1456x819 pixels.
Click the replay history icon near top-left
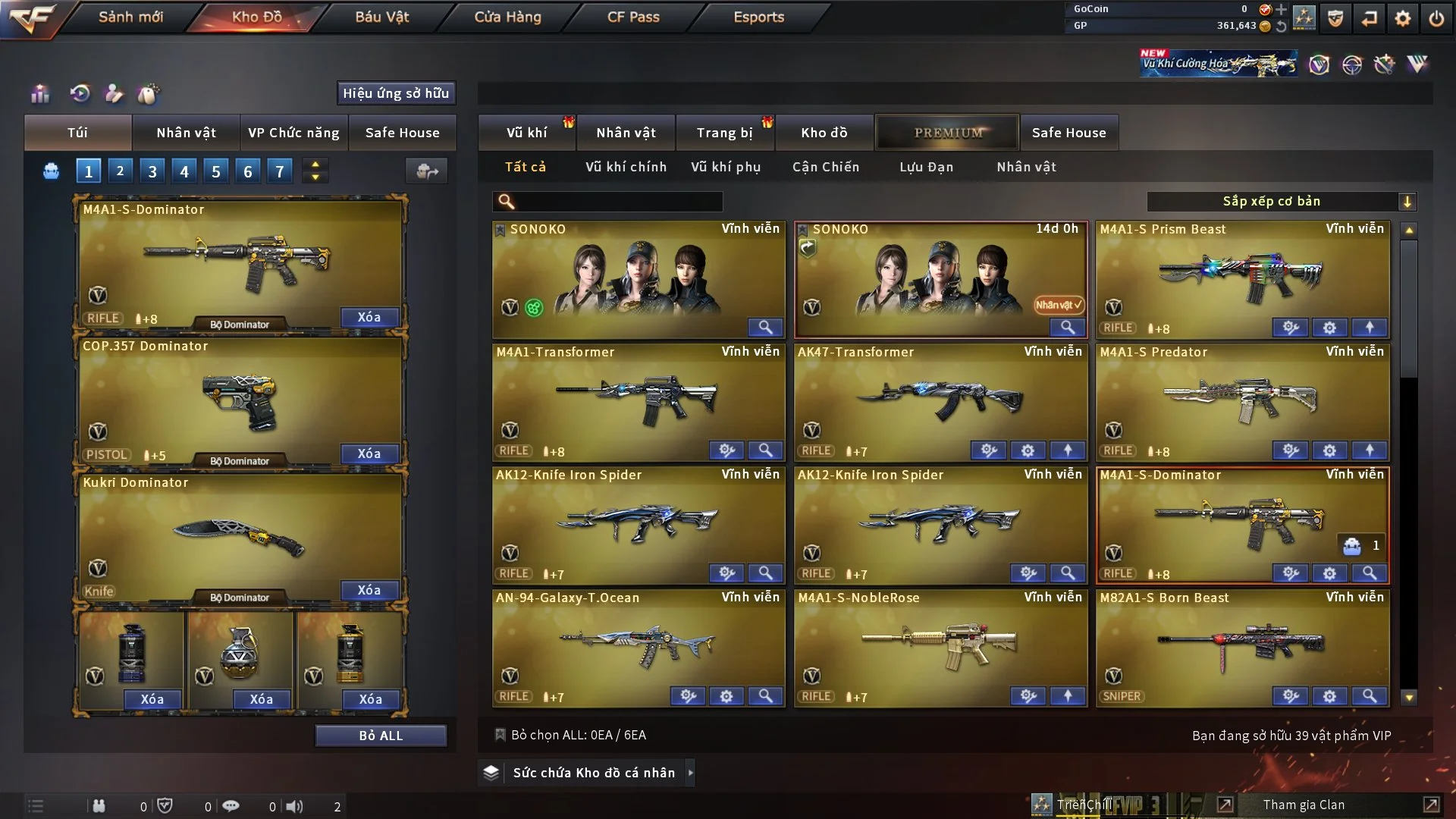[x=80, y=93]
